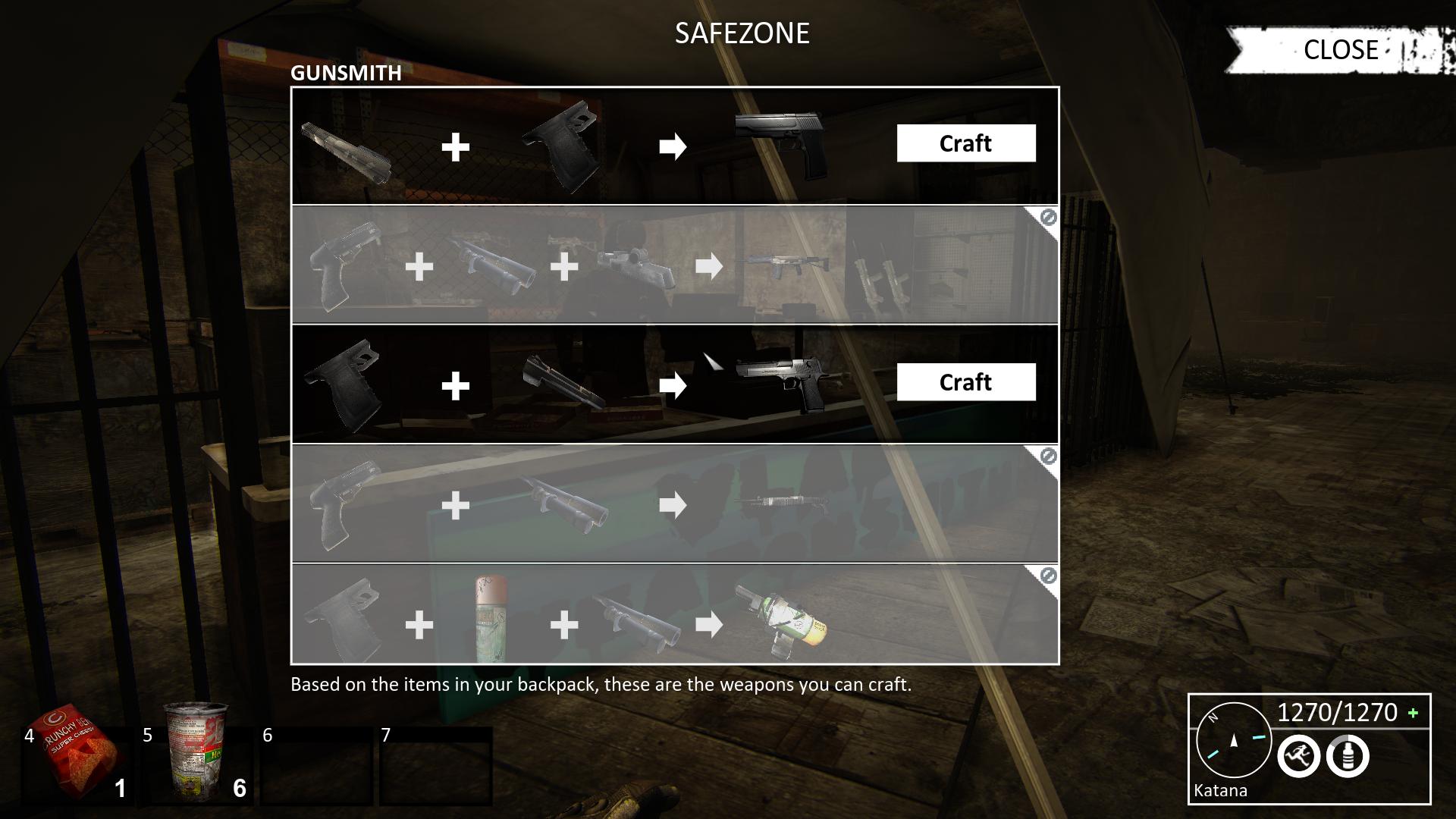Image resolution: width=1456 pixels, height=819 pixels.
Task: Select the locked shotgun recipe row
Action: click(x=674, y=504)
